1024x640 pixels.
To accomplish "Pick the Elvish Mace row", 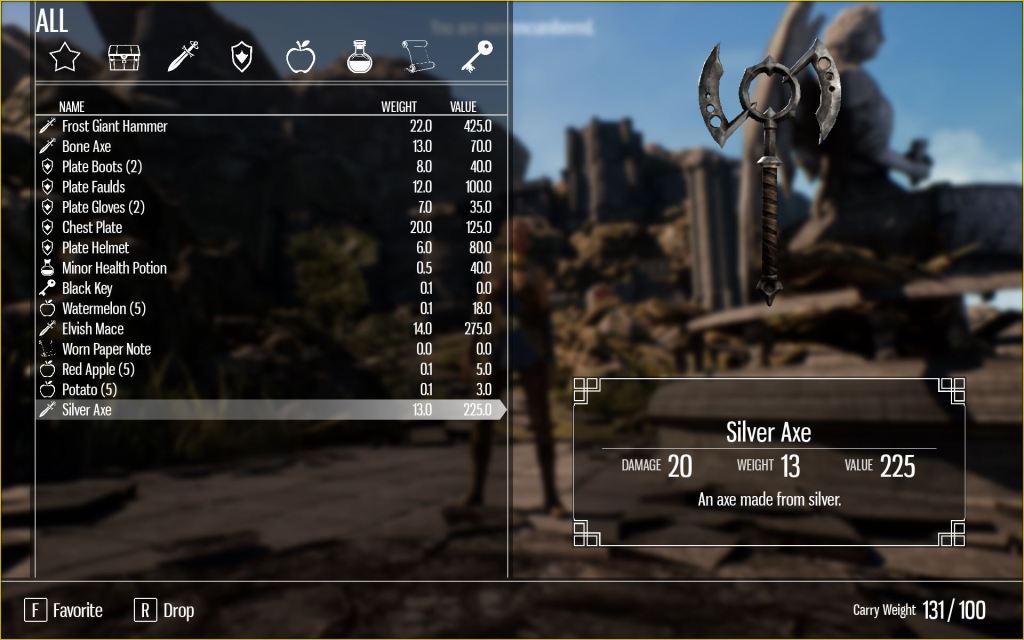I will coord(93,329).
